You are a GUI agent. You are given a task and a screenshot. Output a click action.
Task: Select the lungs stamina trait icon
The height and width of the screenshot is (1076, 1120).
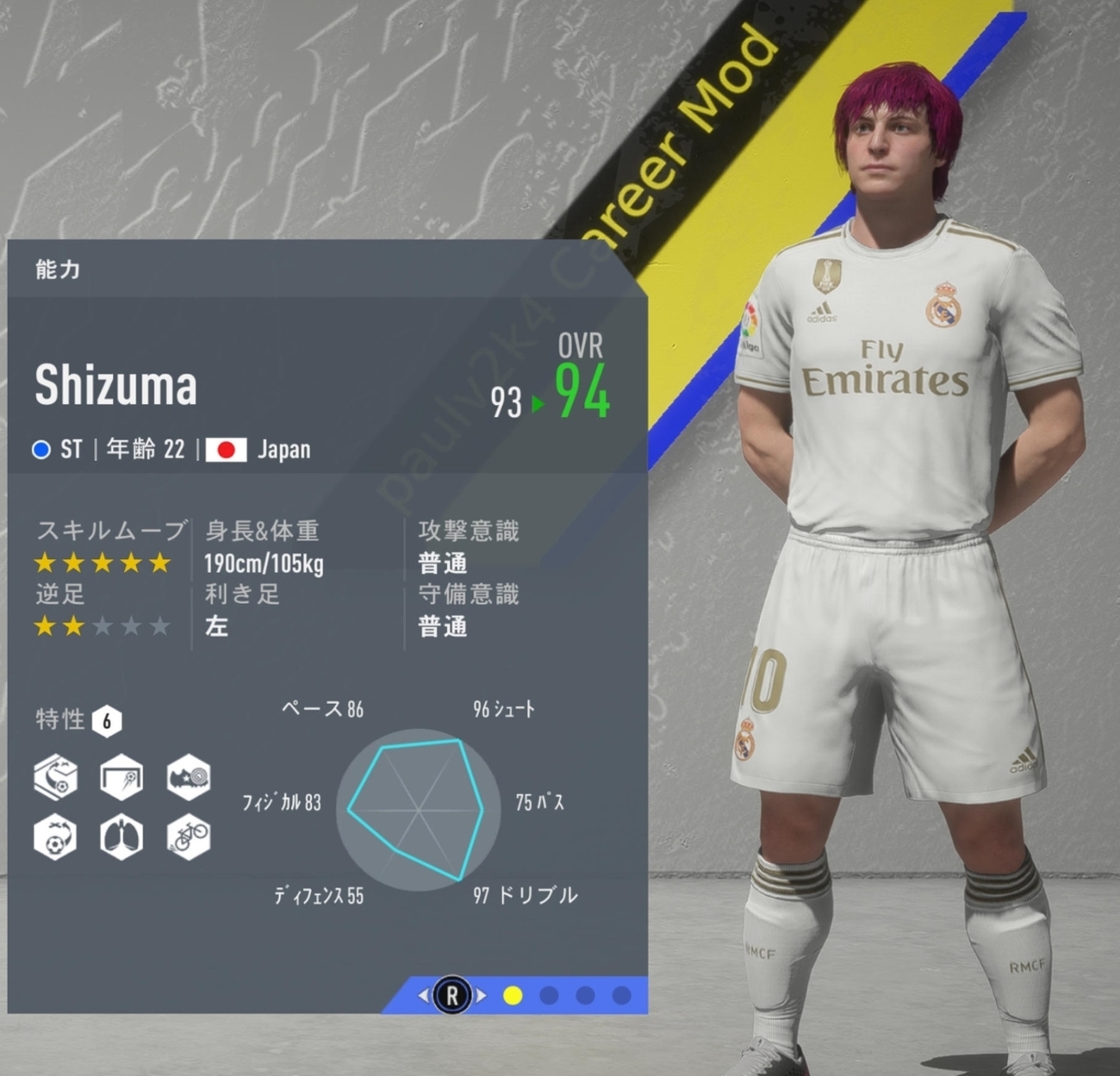(121, 836)
